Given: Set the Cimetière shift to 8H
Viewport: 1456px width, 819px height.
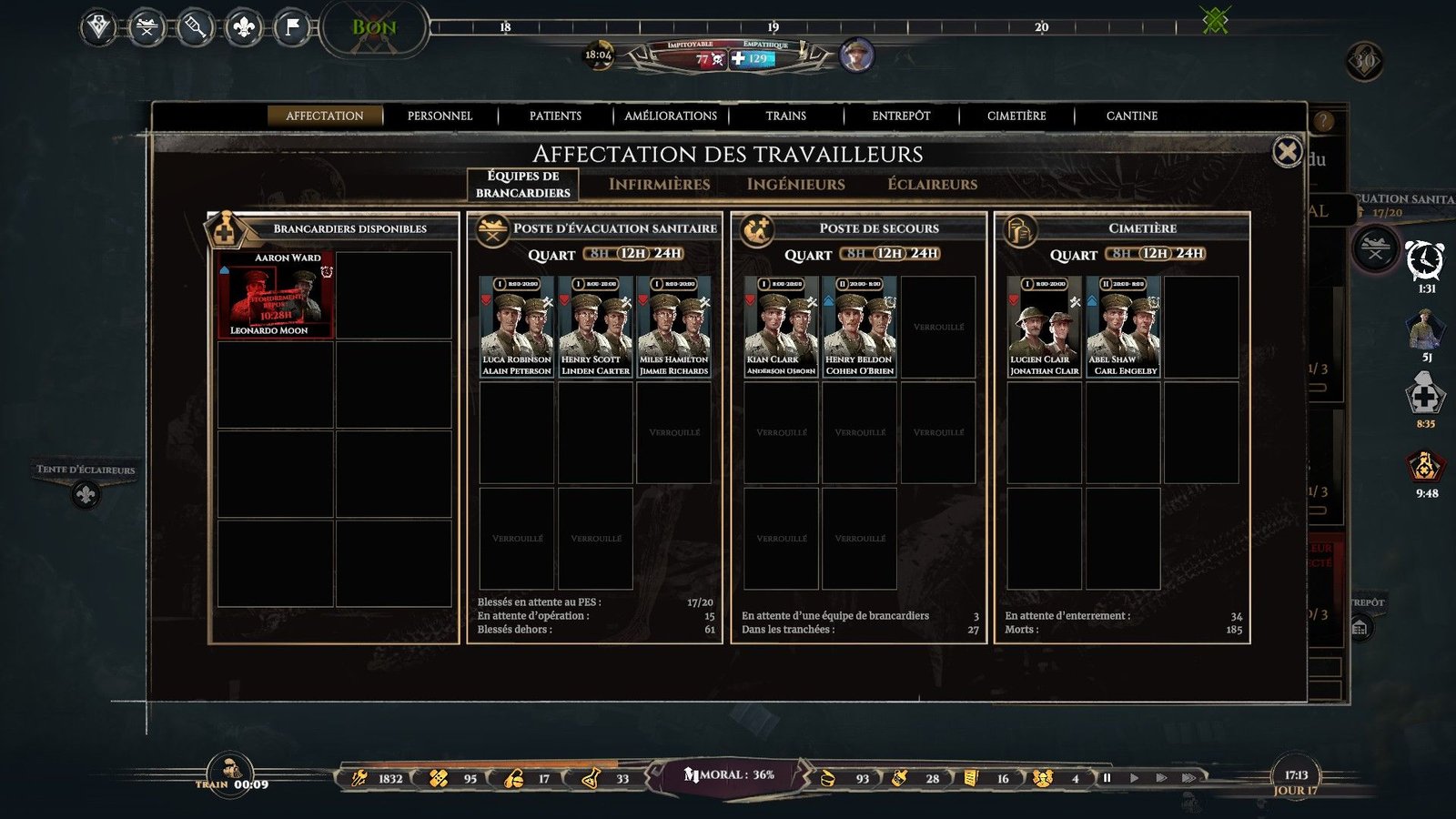Looking at the screenshot, I should (x=1121, y=254).
